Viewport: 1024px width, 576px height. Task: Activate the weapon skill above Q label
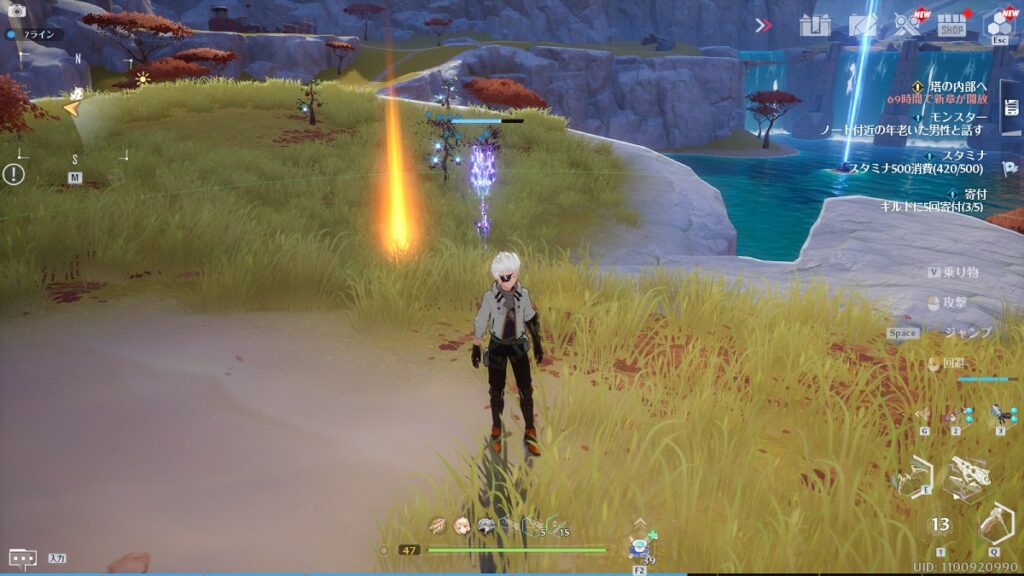pyautogui.click(x=995, y=524)
